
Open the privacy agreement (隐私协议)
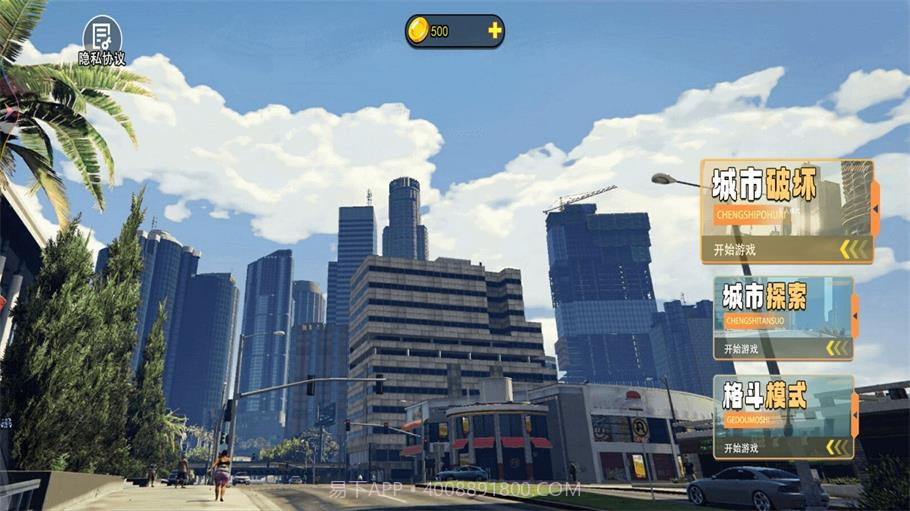click(102, 40)
